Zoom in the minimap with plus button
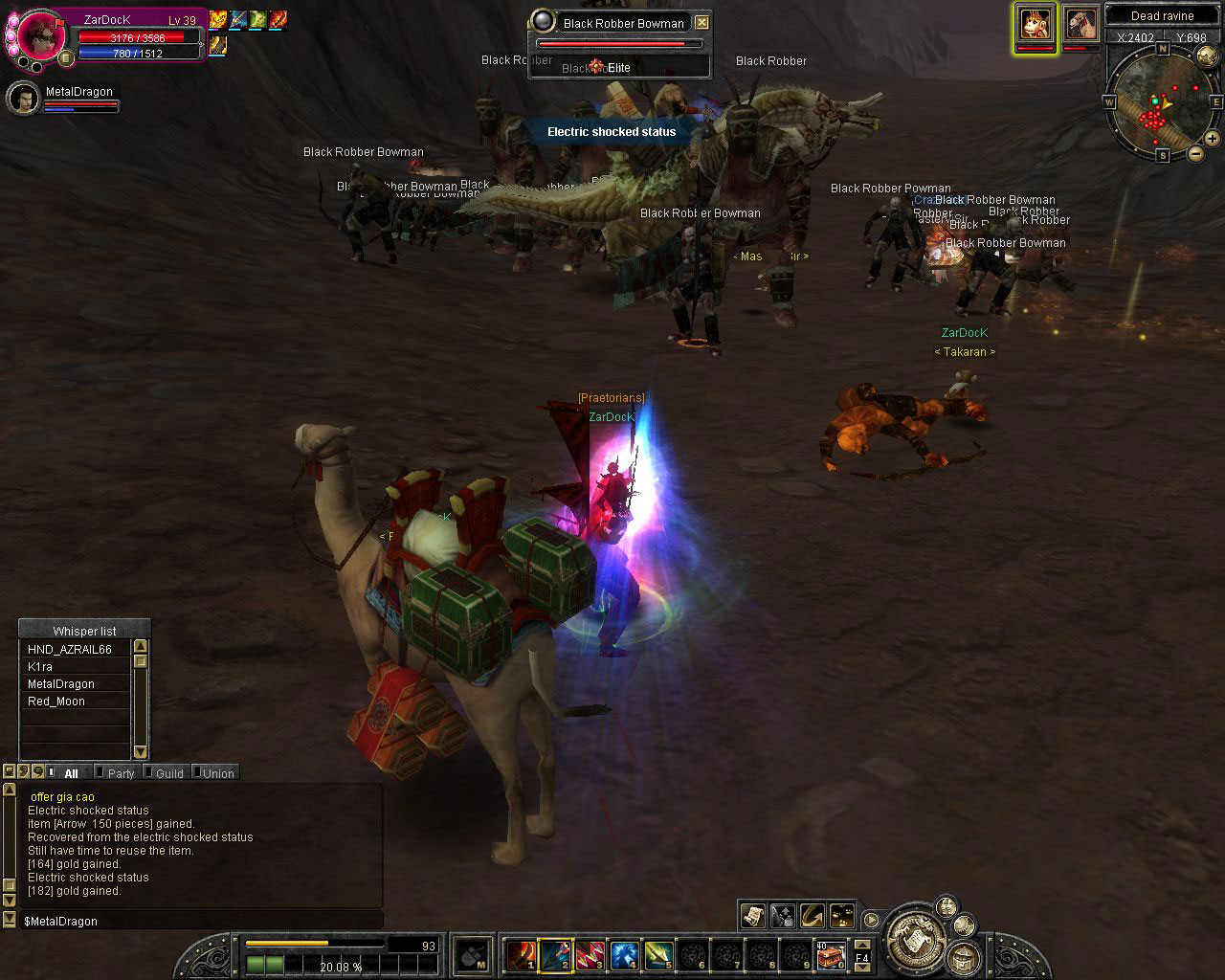The height and width of the screenshot is (980, 1225). pyautogui.click(x=1212, y=139)
